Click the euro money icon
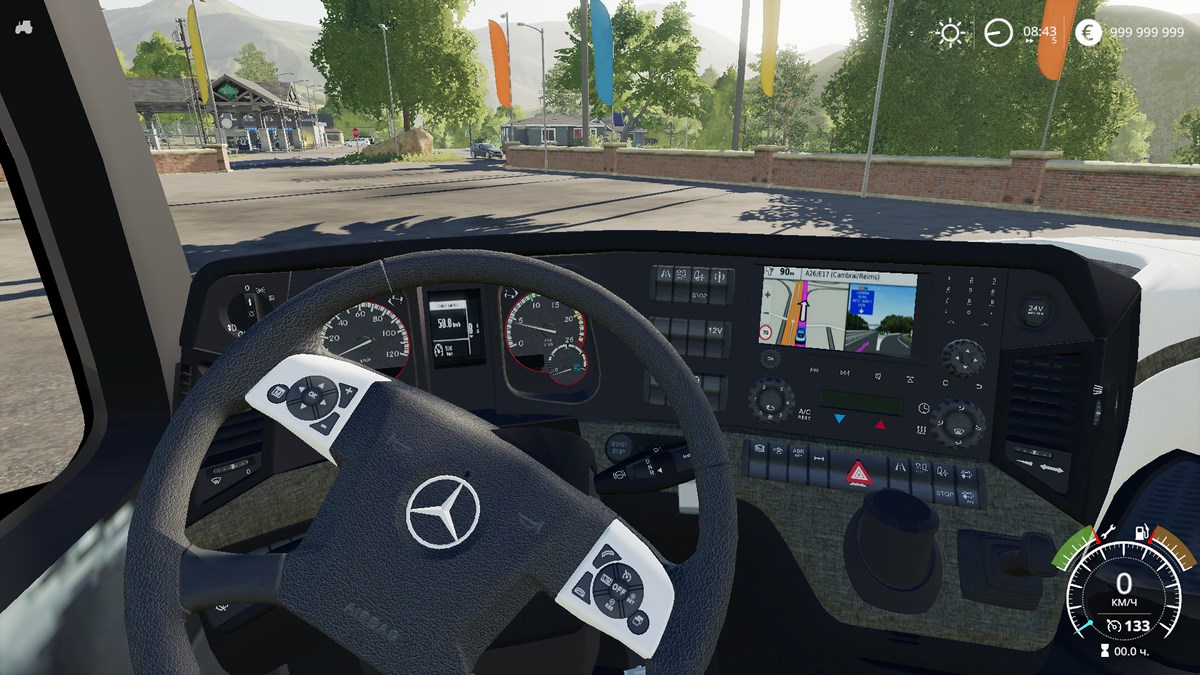This screenshot has width=1200, height=675. pos(1088,33)
